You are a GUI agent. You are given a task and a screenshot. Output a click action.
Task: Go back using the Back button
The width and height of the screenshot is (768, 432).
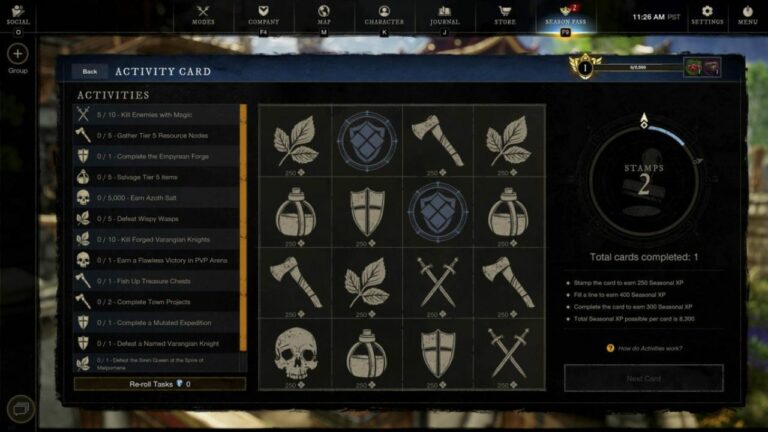(90, 72)
